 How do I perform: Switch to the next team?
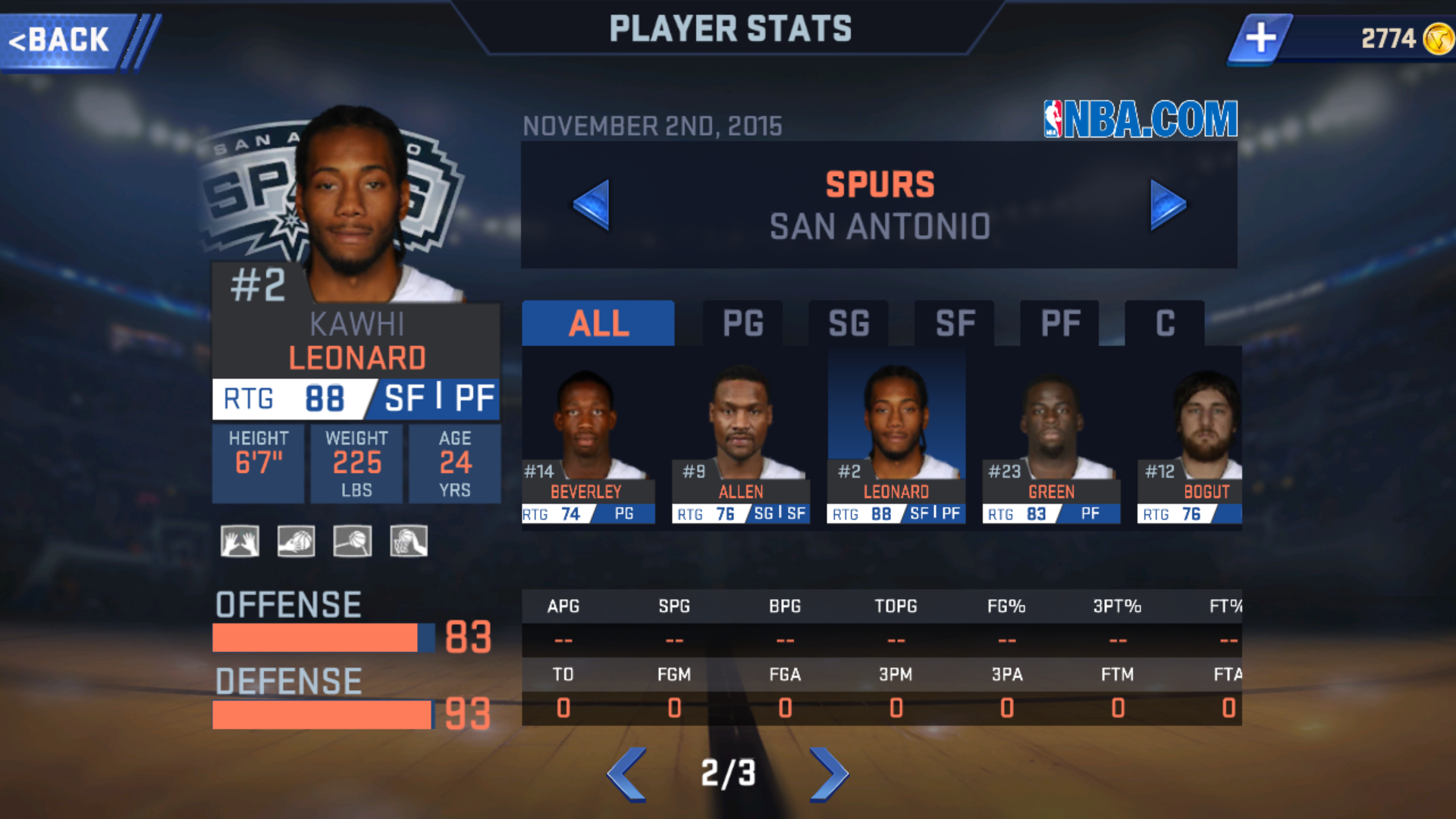[1167, 204]
